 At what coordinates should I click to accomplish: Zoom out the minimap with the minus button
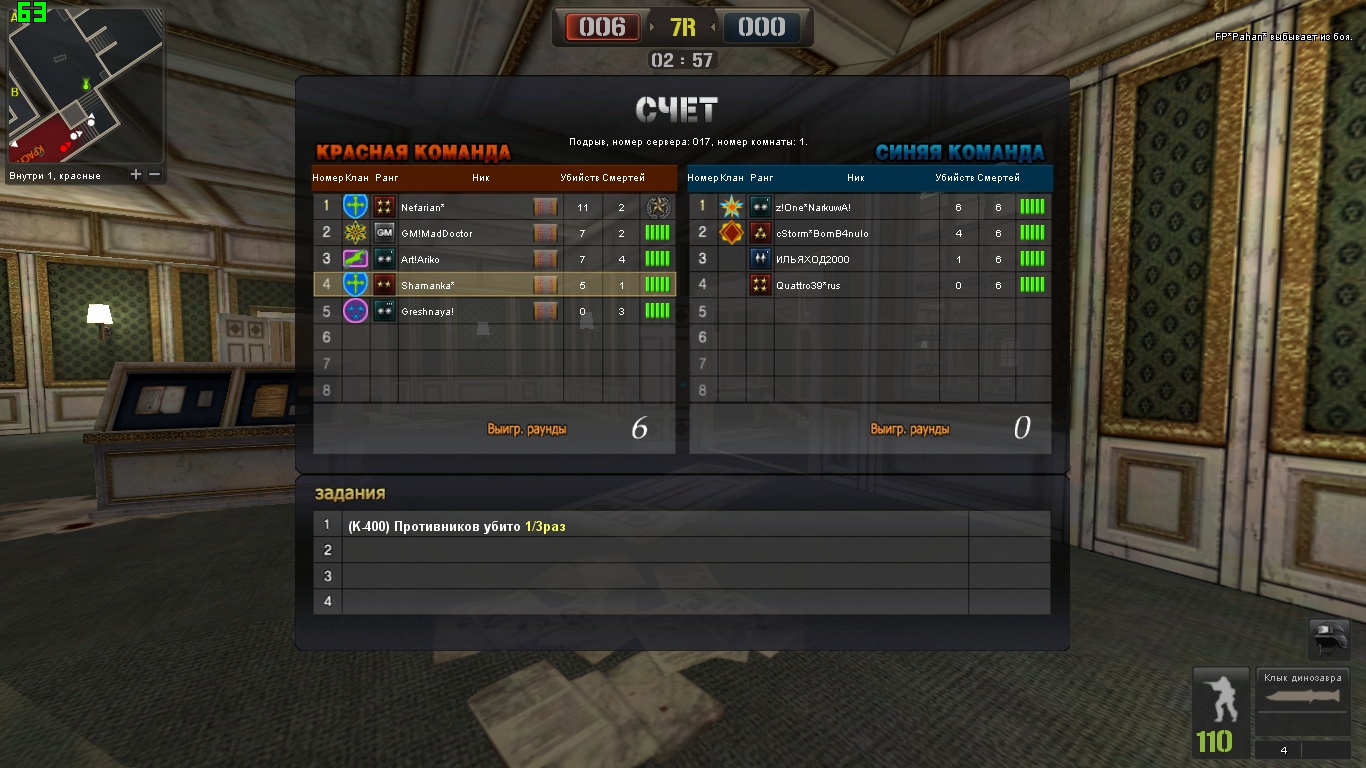pyautogui.click(x=157, y=173)
